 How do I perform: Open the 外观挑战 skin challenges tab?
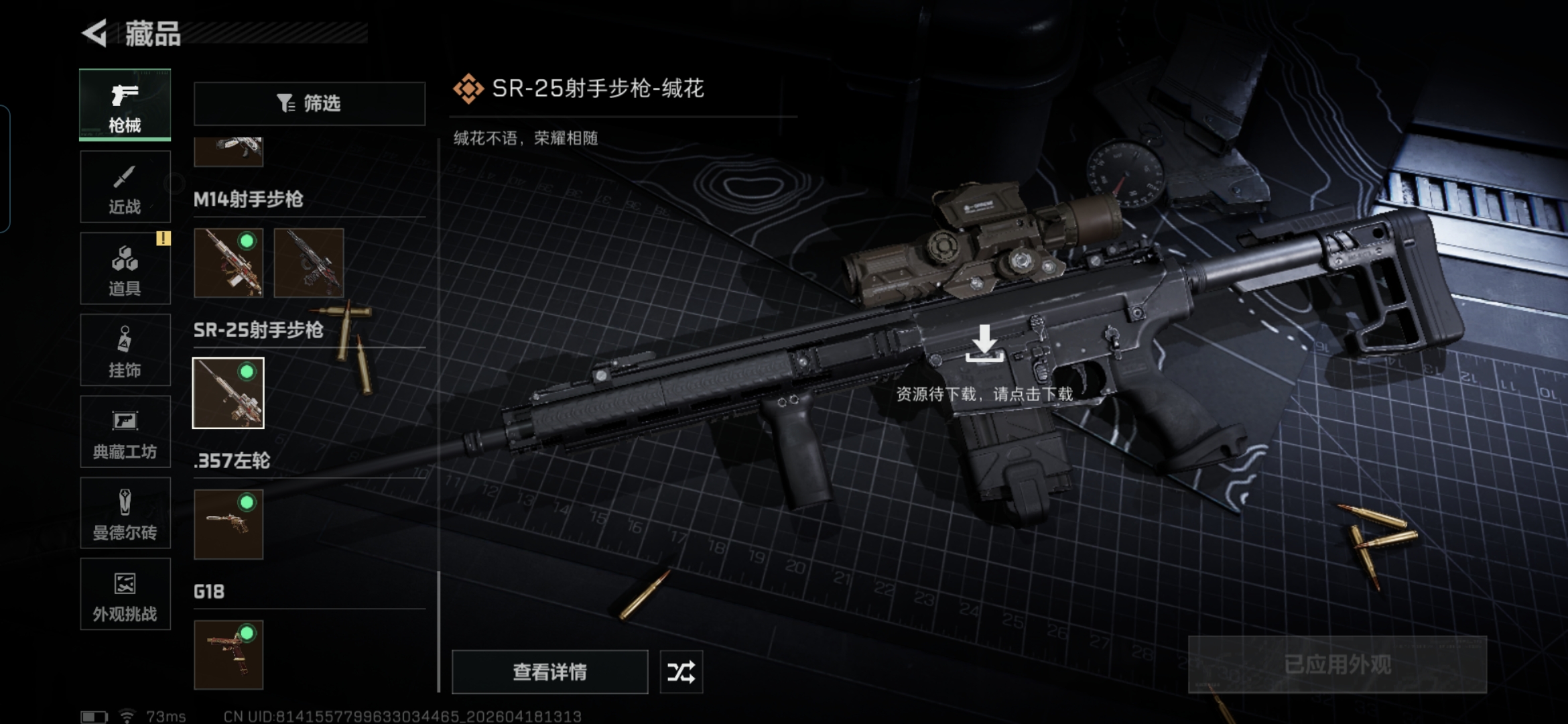click(125, 595)
